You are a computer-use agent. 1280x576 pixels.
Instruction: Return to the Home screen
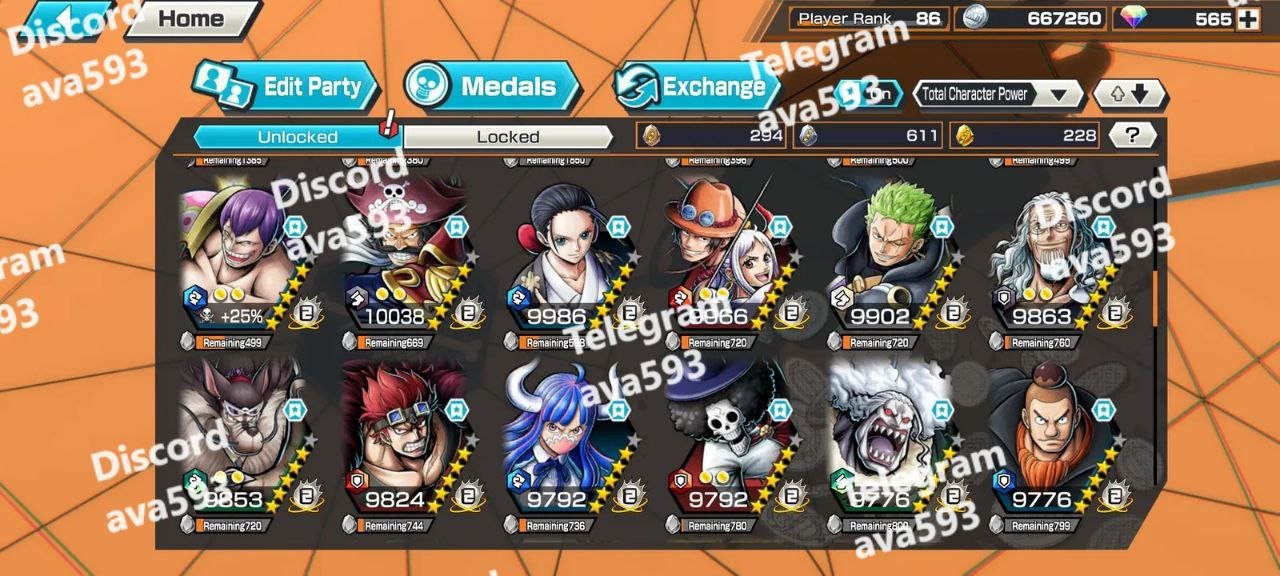191,19
